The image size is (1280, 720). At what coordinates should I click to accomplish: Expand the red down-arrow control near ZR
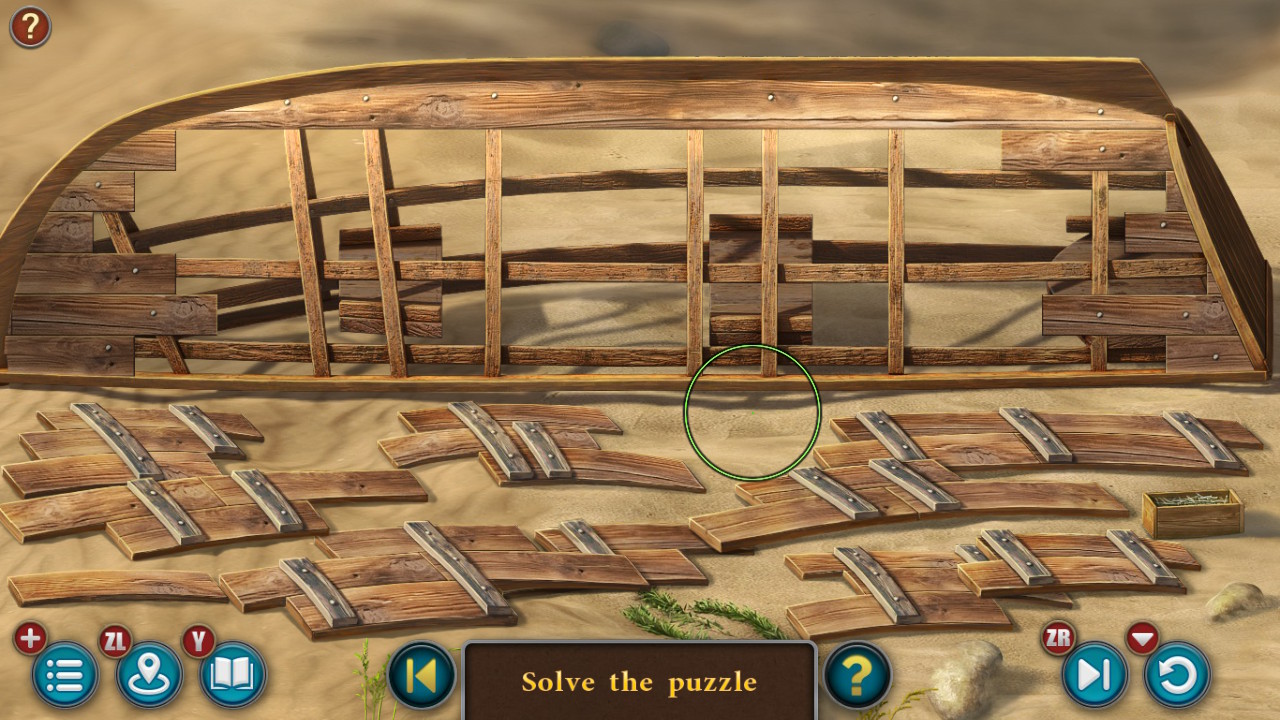click(x=1142, y=638)
